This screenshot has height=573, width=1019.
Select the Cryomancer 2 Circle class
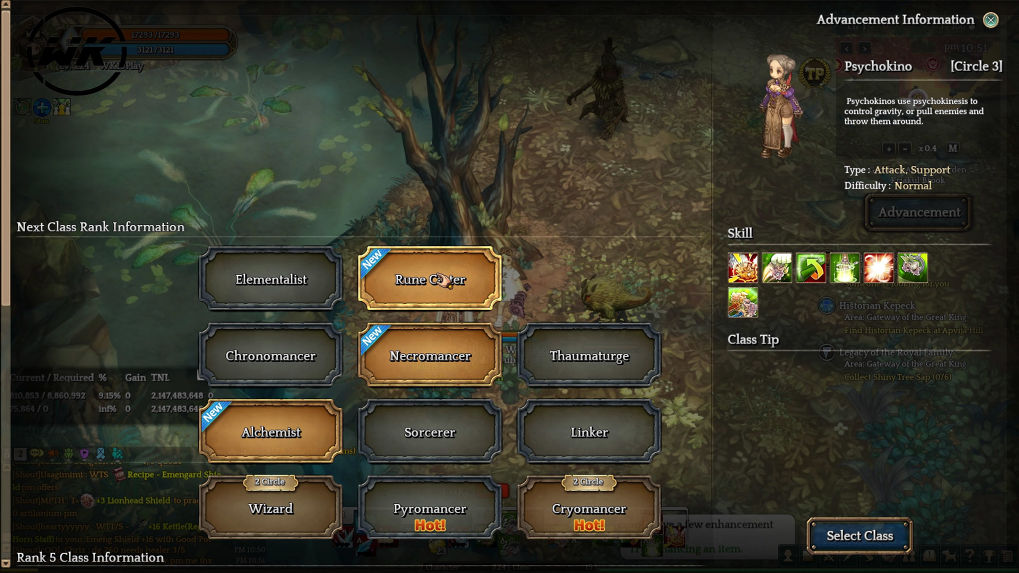tap(589, 508)
